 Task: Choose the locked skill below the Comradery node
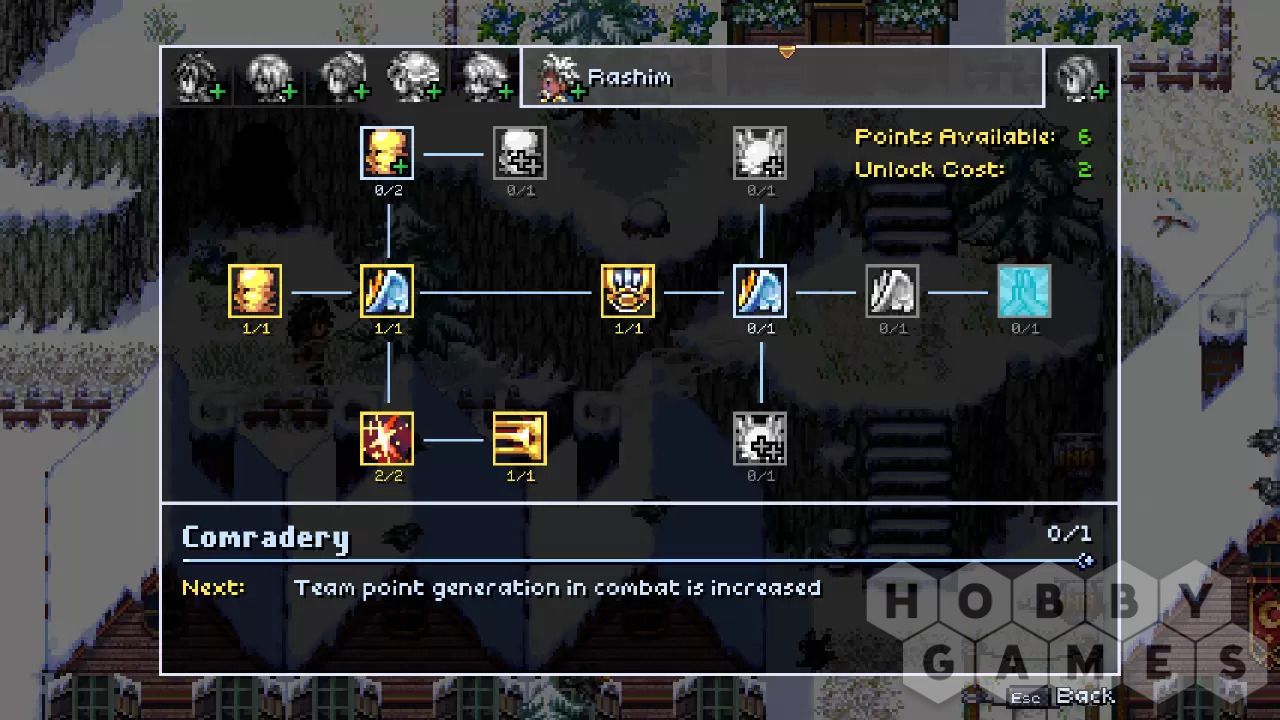point(760,438)
